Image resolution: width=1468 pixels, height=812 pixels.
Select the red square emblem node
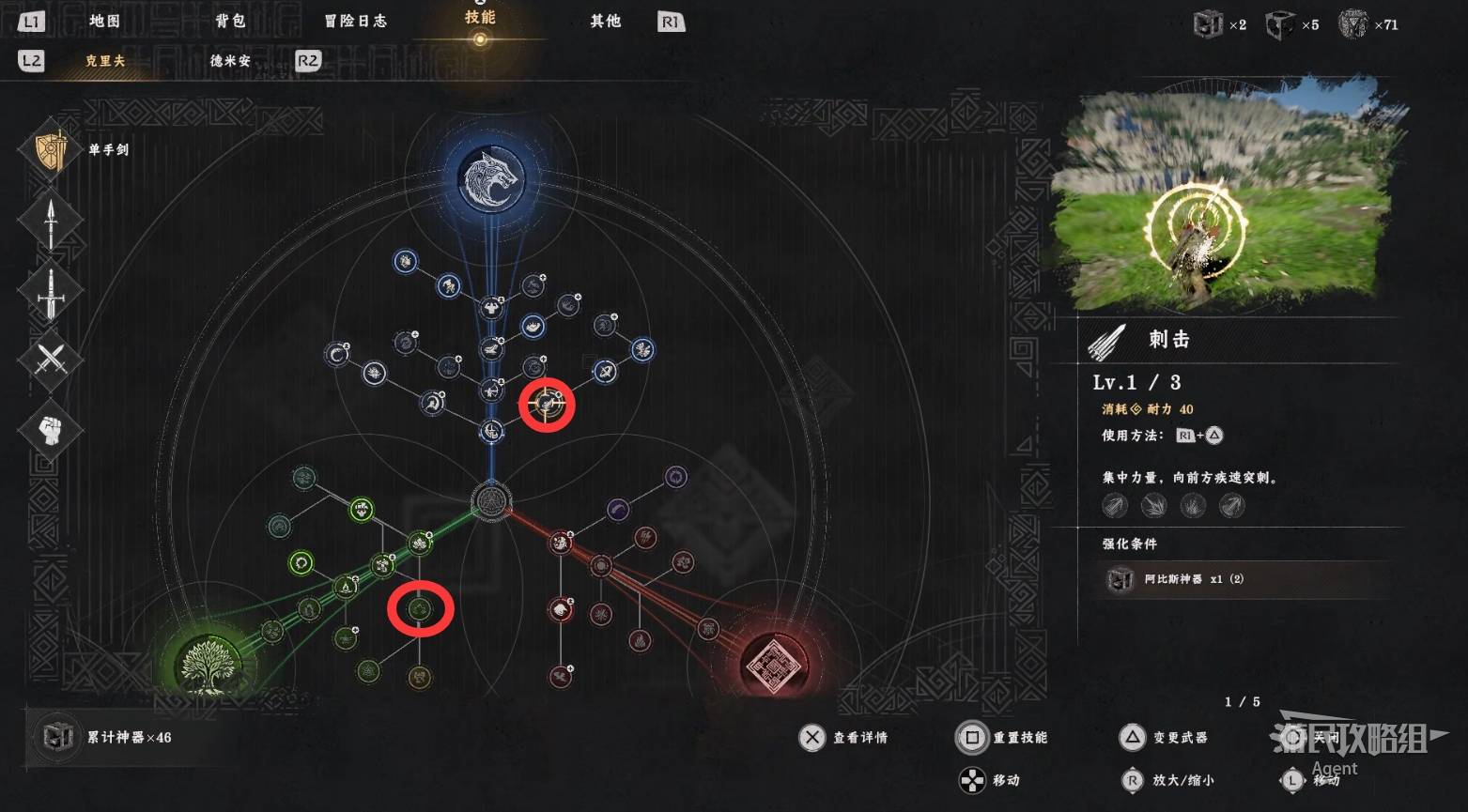(772, 664)
